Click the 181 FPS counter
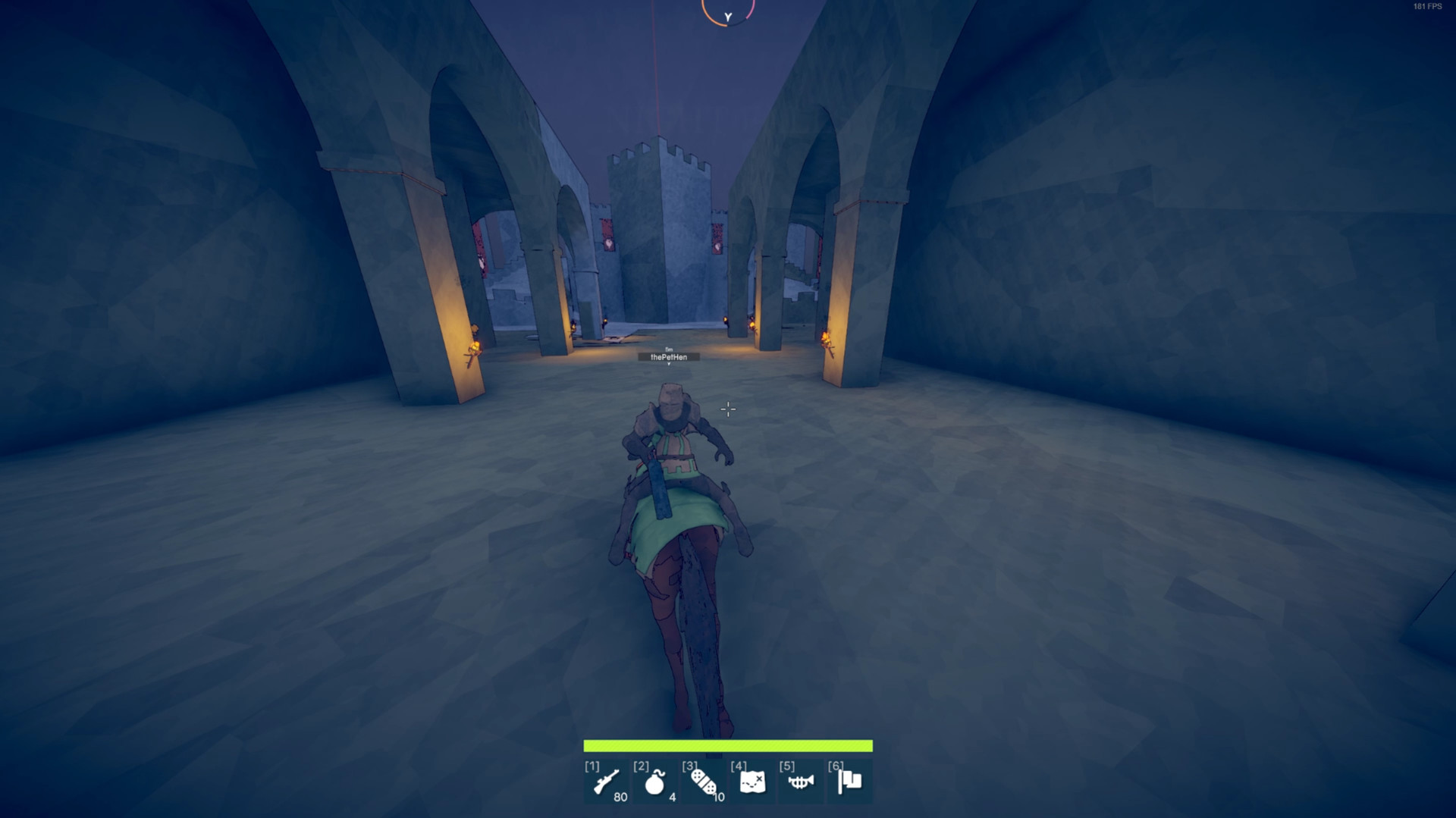The width and height of the screenshot is (1456, 818). (1429, 8)
